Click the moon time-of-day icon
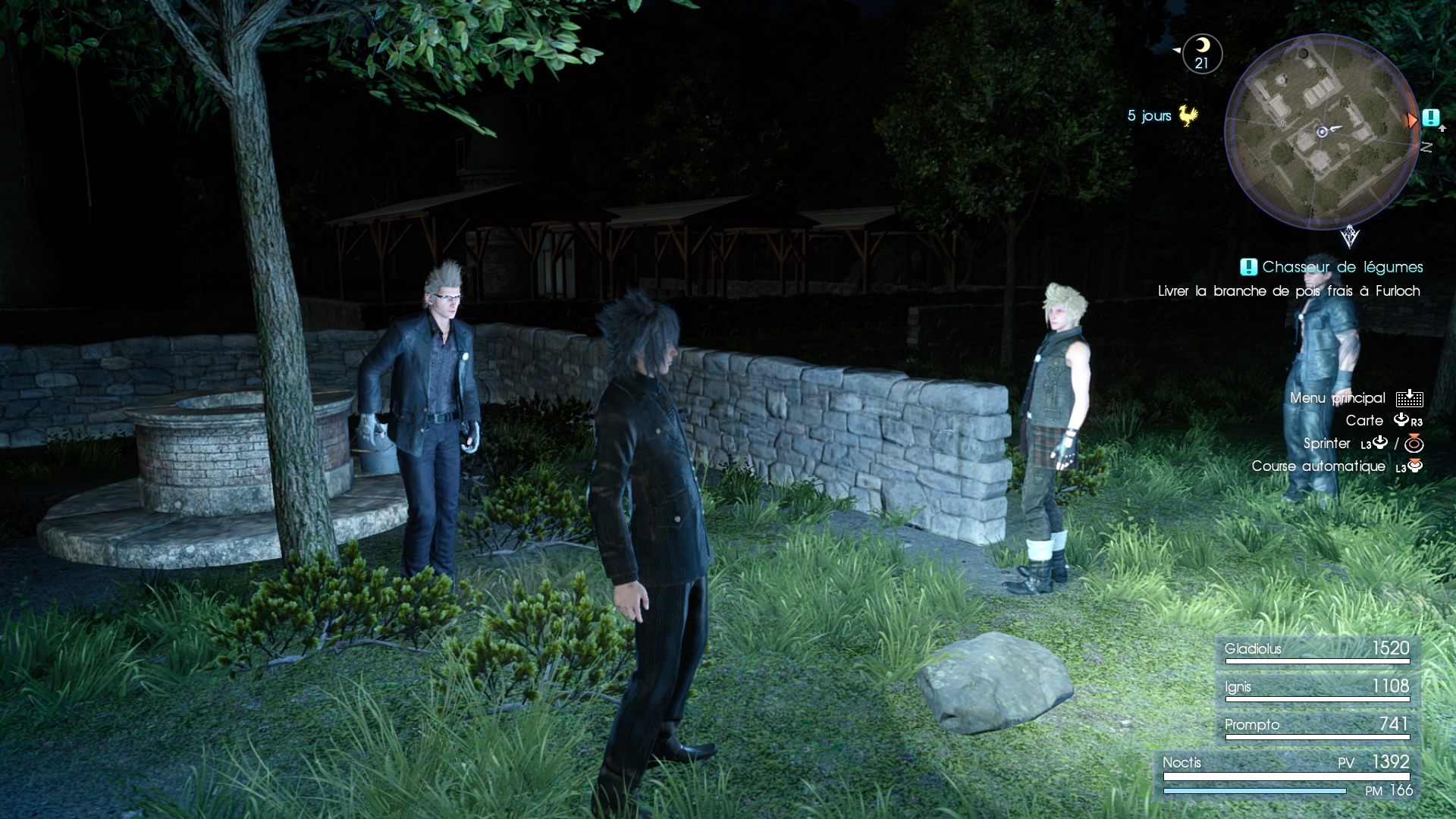Screen dimensions: 1456x819 tap(1202, 54)
